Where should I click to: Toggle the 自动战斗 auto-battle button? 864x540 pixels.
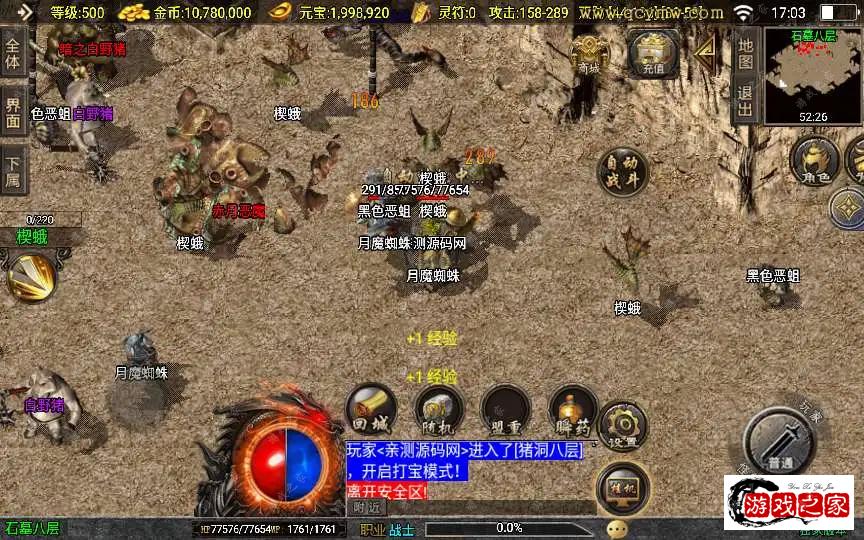point(620,172)
